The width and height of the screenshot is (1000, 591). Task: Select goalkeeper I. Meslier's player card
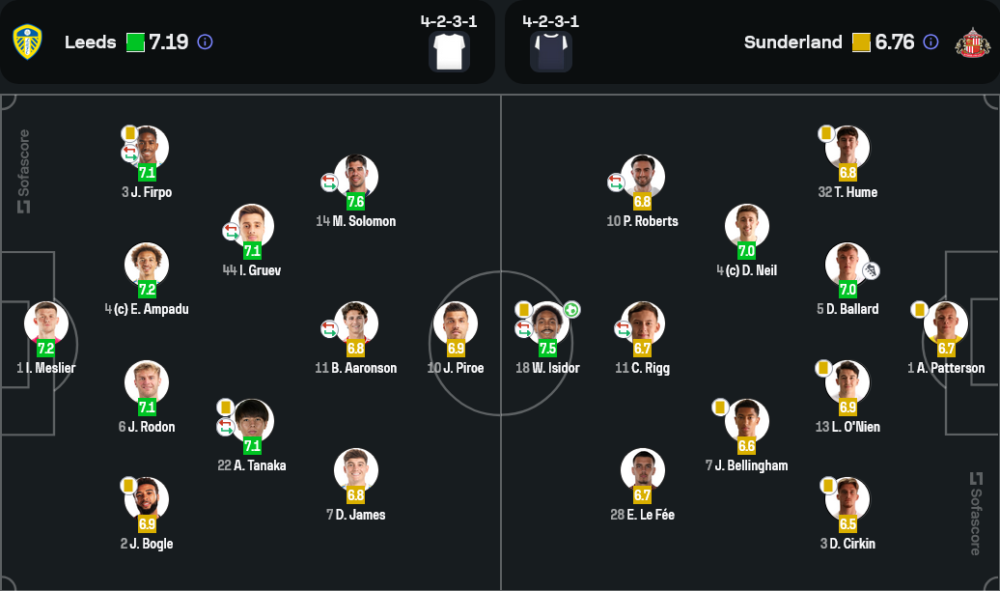click(x=46, y=324)
